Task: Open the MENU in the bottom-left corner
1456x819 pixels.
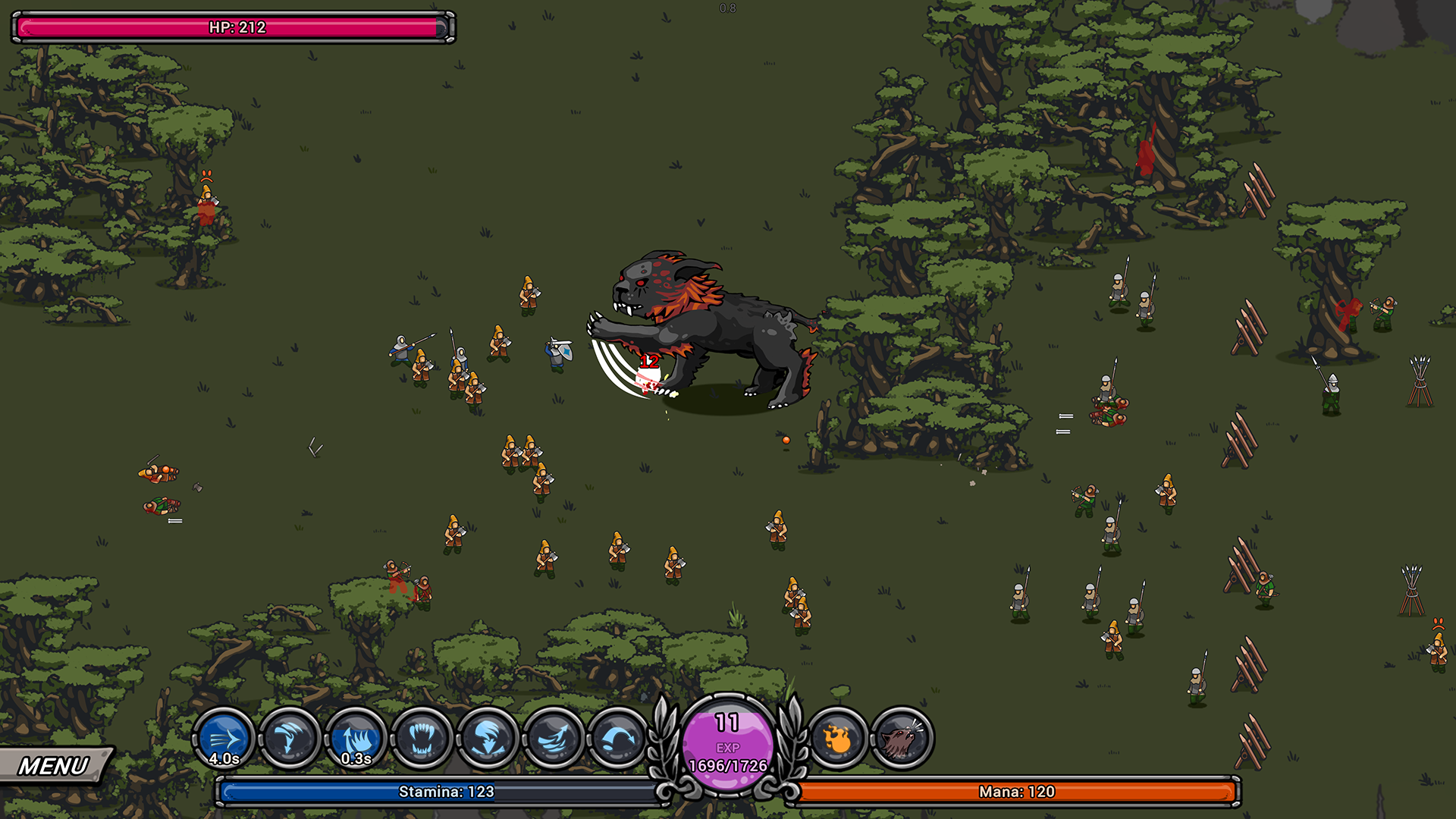Action: pos(52,764)
